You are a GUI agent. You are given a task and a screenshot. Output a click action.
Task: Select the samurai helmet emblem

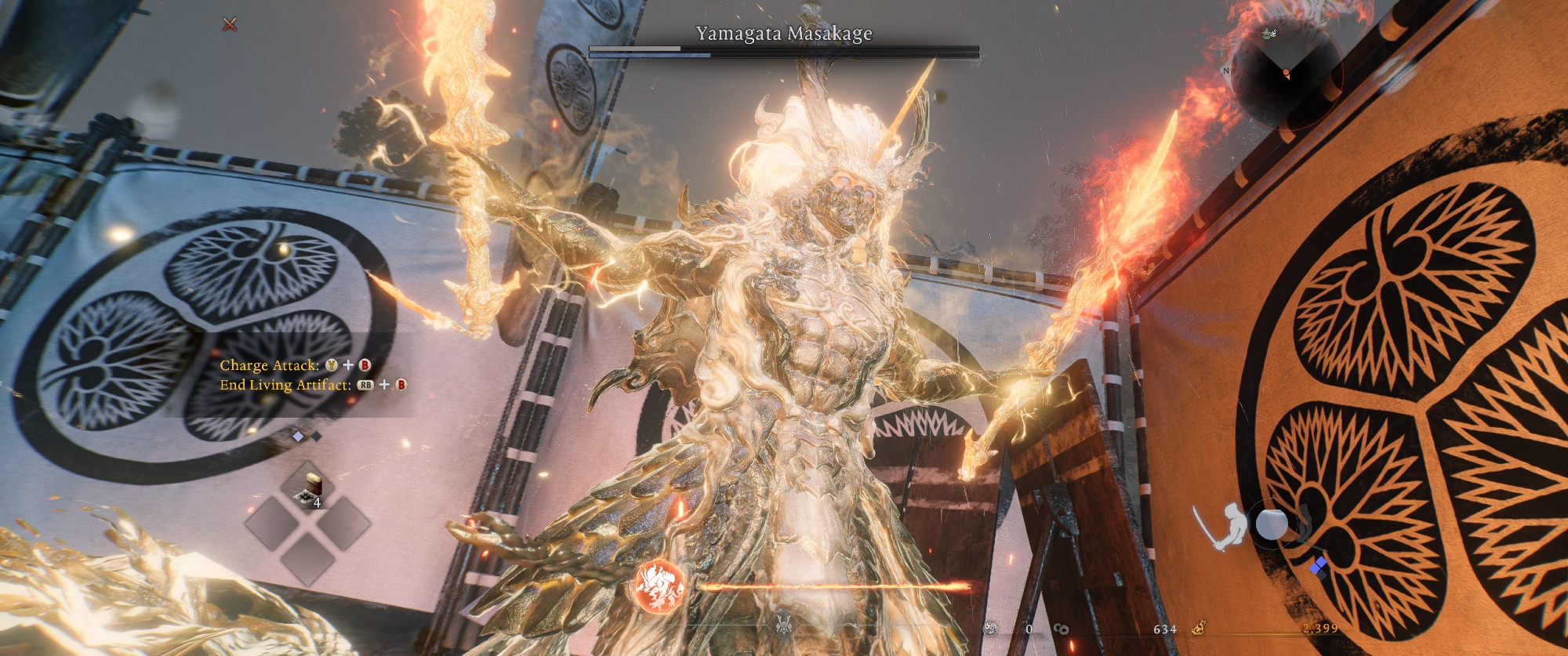[782, 625]
